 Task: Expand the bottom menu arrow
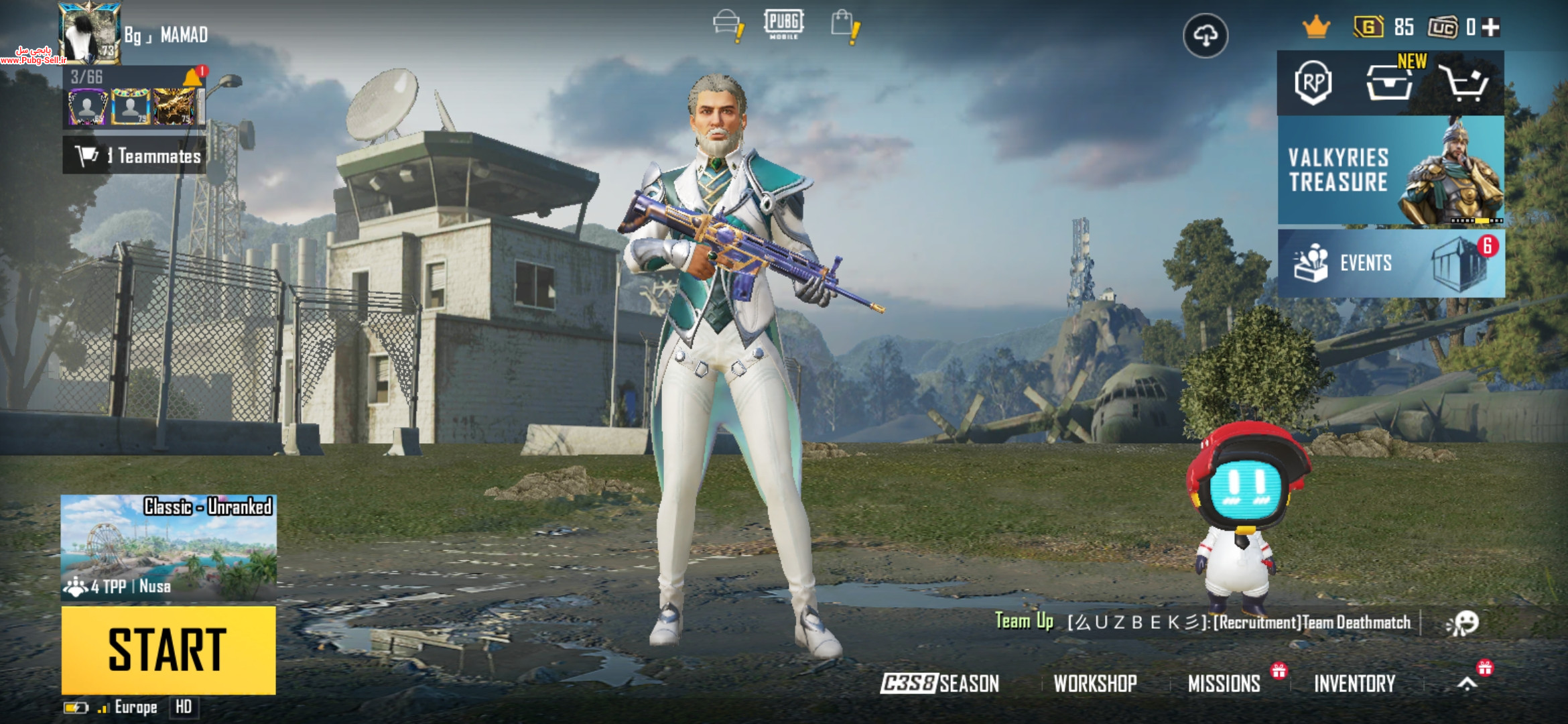point(1467,684)
